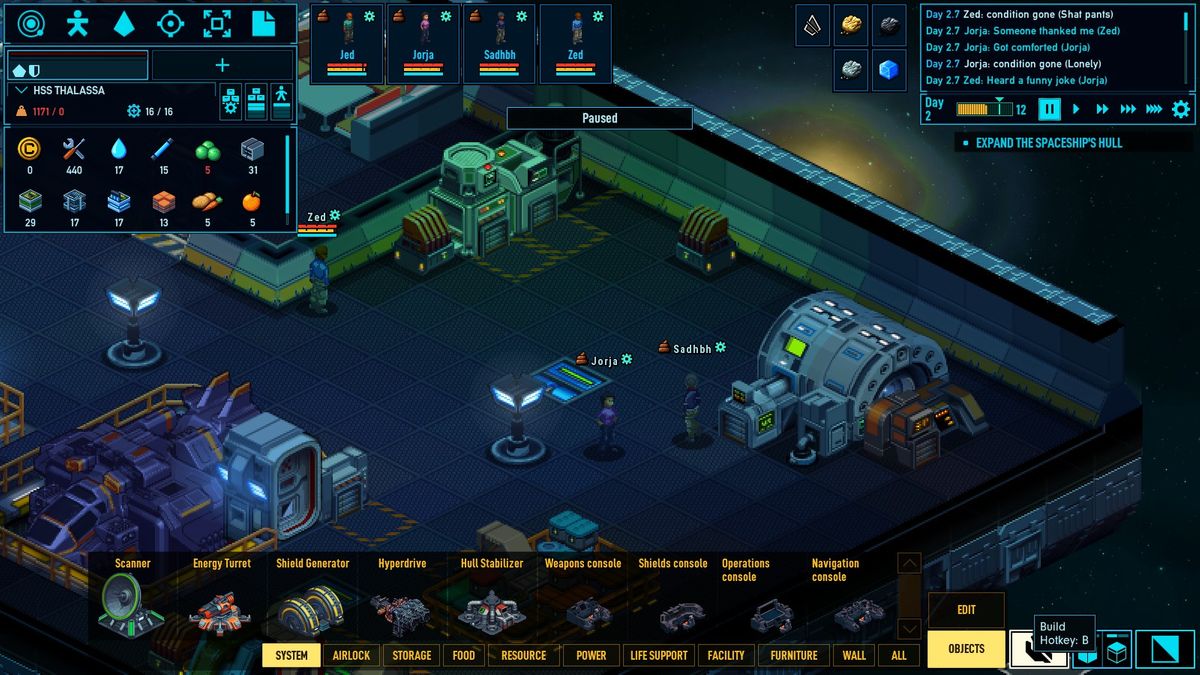Collapse the HSS THALASSA ship panel
The height and width of the screenshot is (675, 1200).
point(21,90)
